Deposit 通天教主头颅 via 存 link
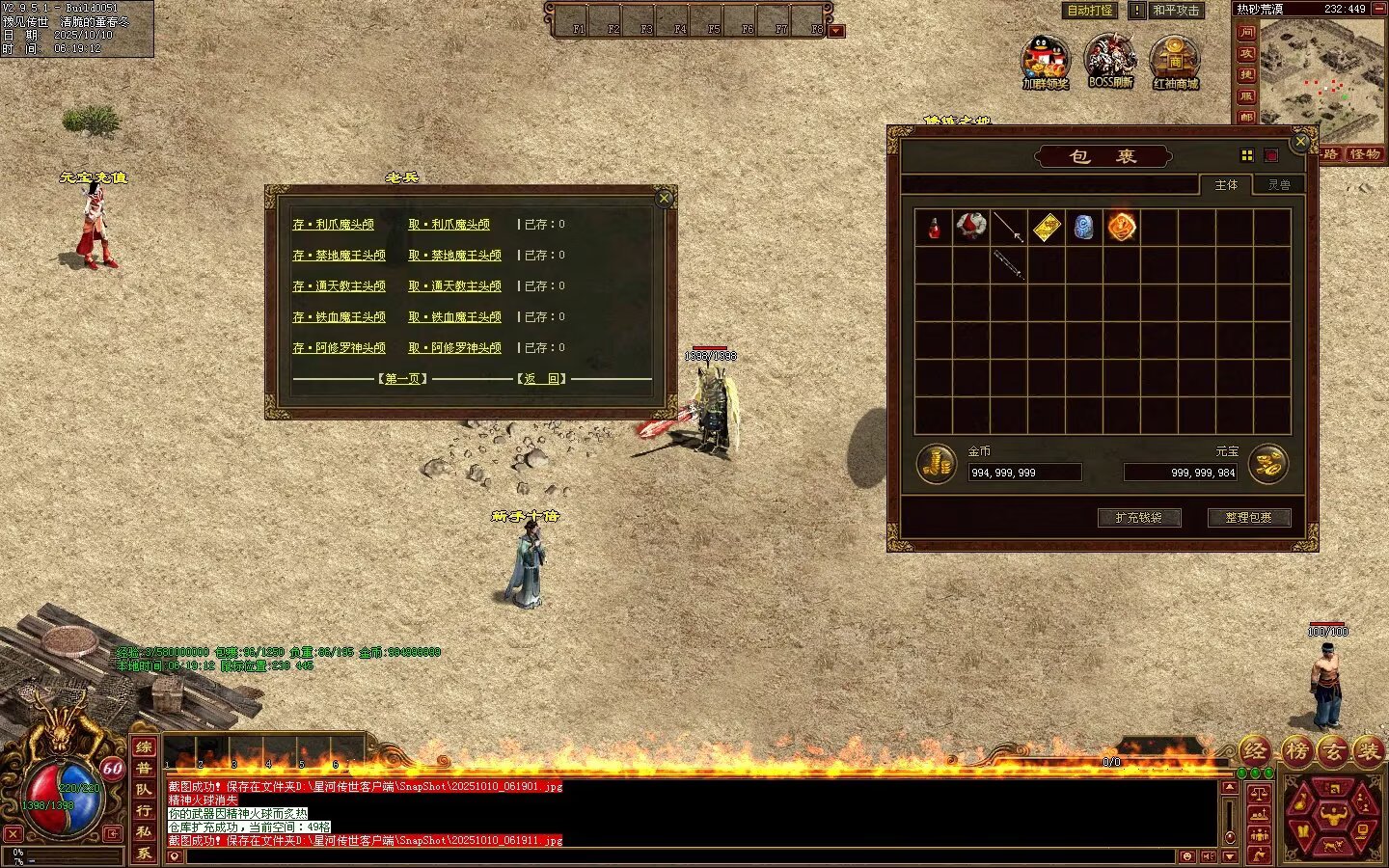 pyautogui.click(x=339, y=286)
